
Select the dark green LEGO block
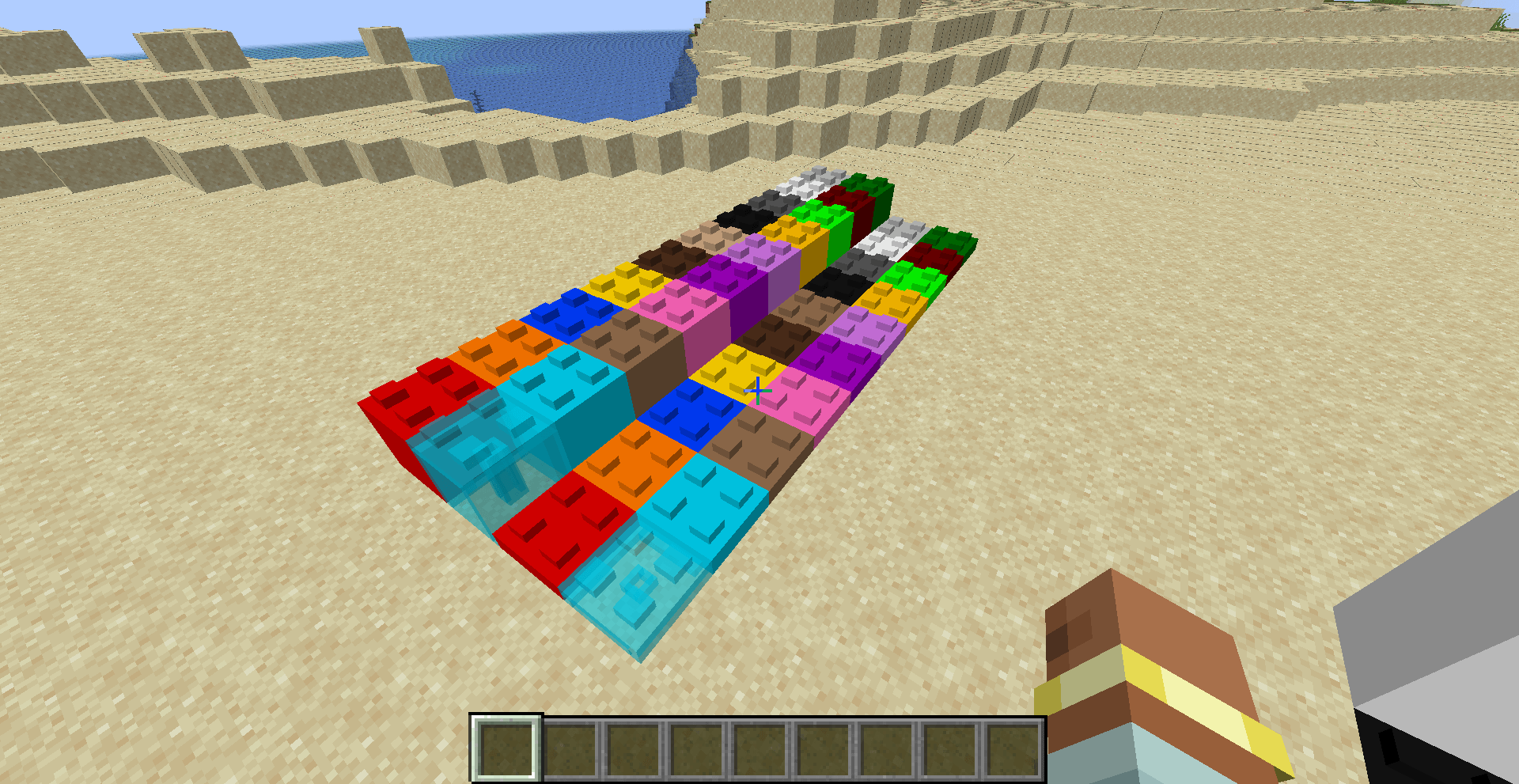click(x=866, y=182)
